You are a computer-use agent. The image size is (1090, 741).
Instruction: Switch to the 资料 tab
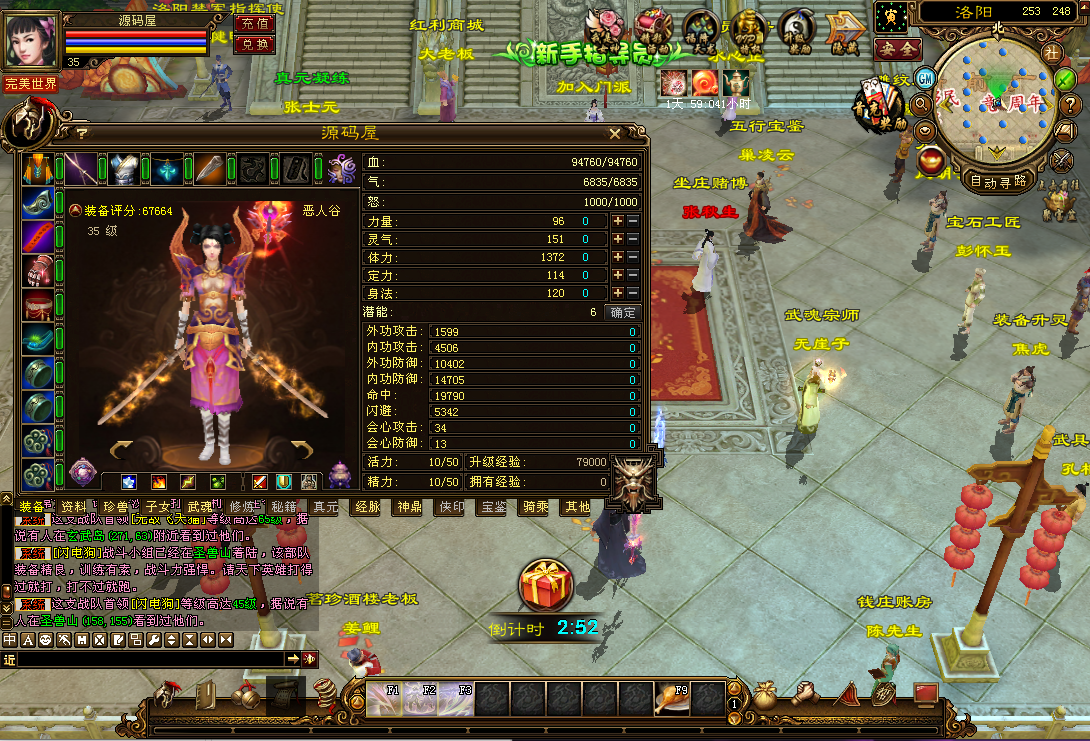point(74,507)
